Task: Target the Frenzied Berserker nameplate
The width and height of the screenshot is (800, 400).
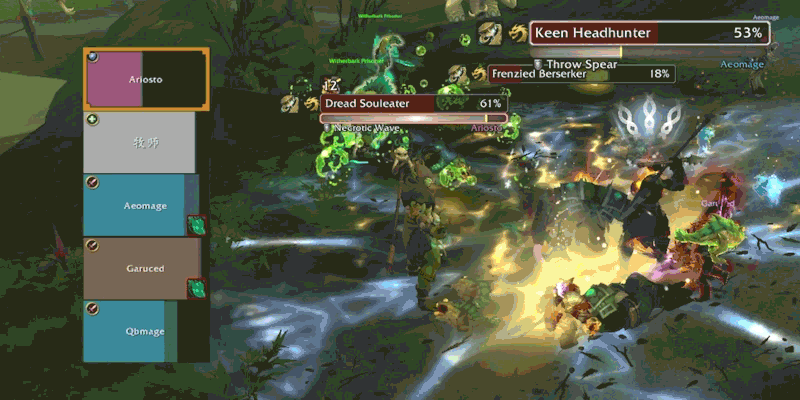Action: click(x=580, y=74)
